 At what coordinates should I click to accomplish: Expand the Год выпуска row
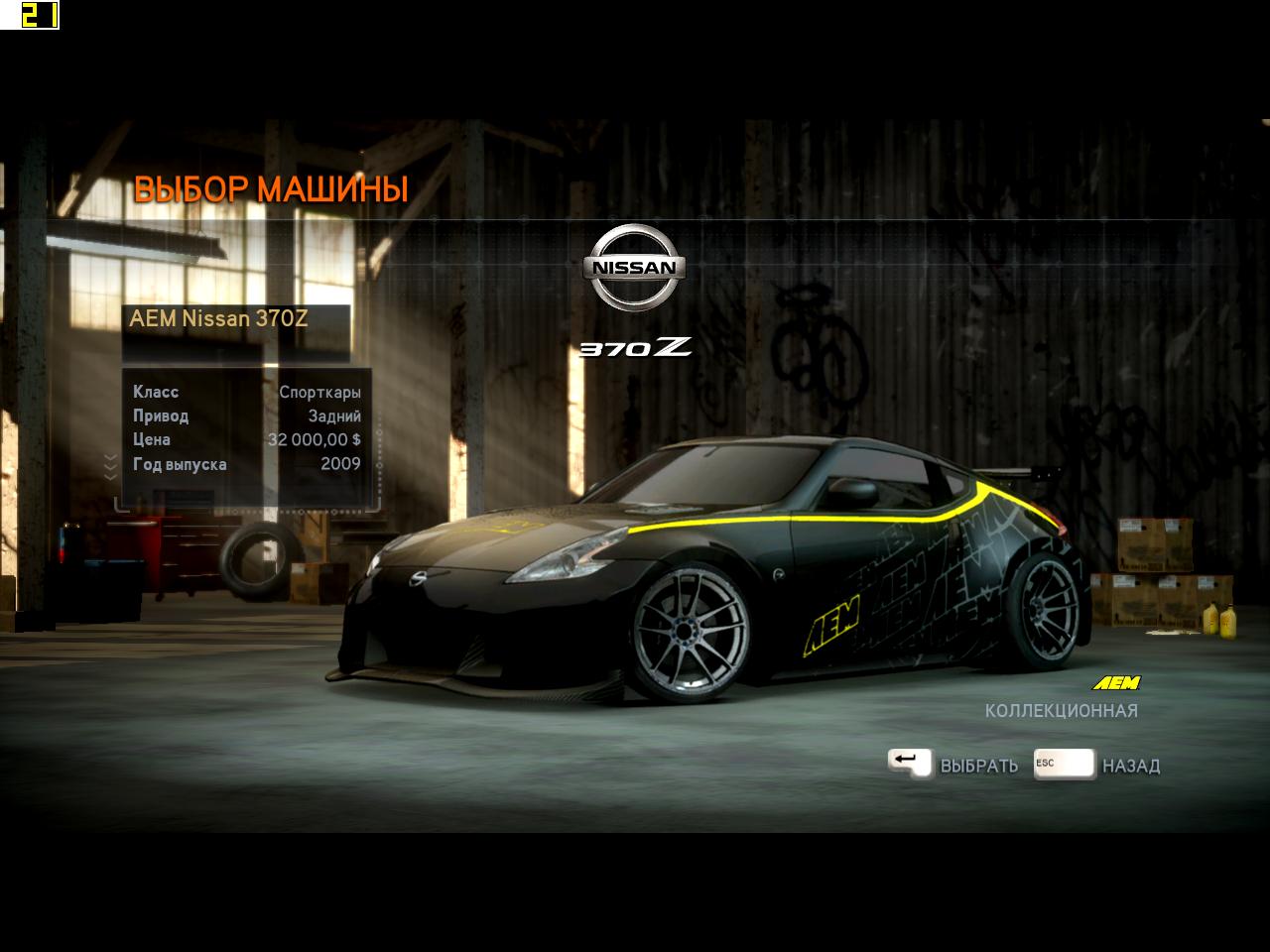pyautogui.click(x=180, y=463)
